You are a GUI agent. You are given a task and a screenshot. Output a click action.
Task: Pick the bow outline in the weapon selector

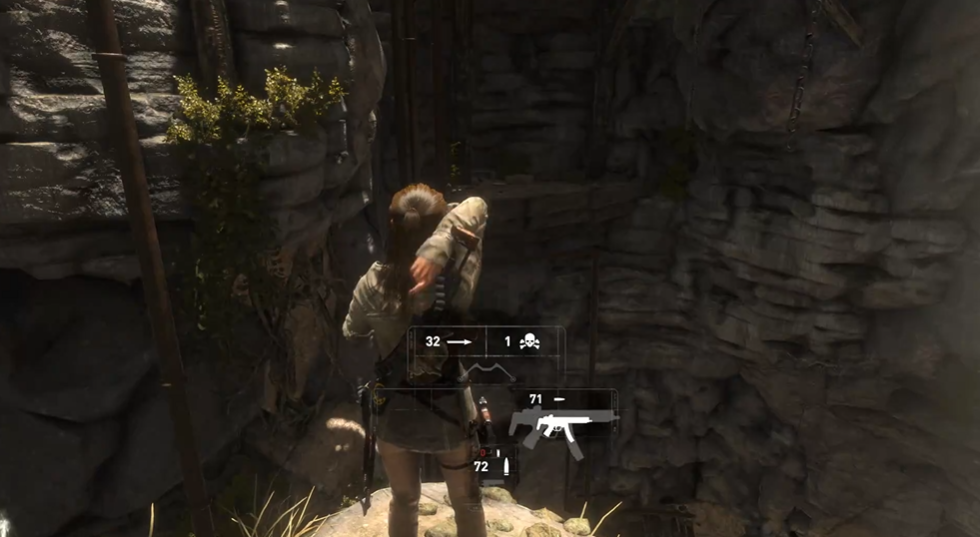[488, 374]
